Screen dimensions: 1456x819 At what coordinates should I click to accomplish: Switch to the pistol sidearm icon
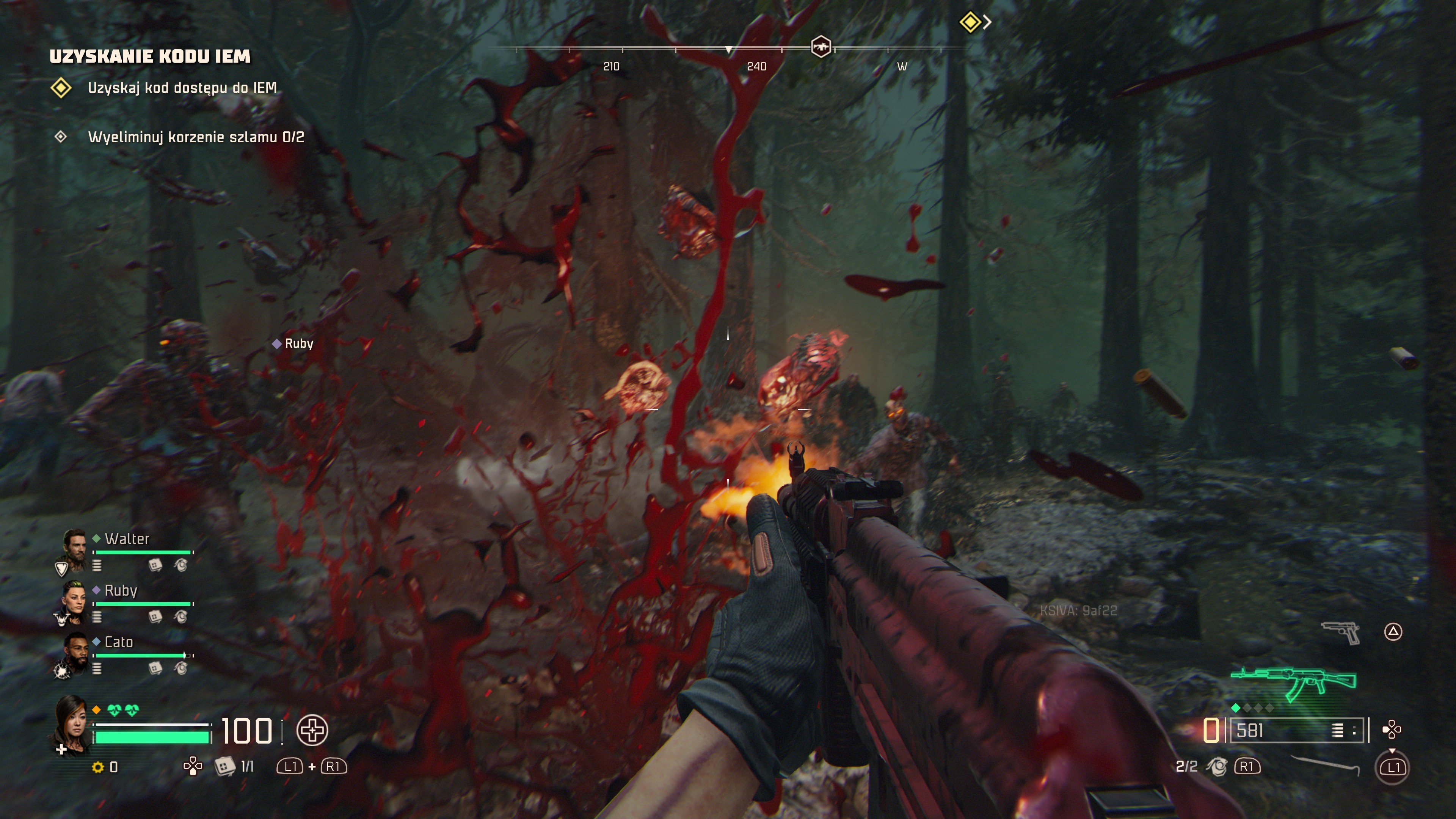[x=1341, y=632]
